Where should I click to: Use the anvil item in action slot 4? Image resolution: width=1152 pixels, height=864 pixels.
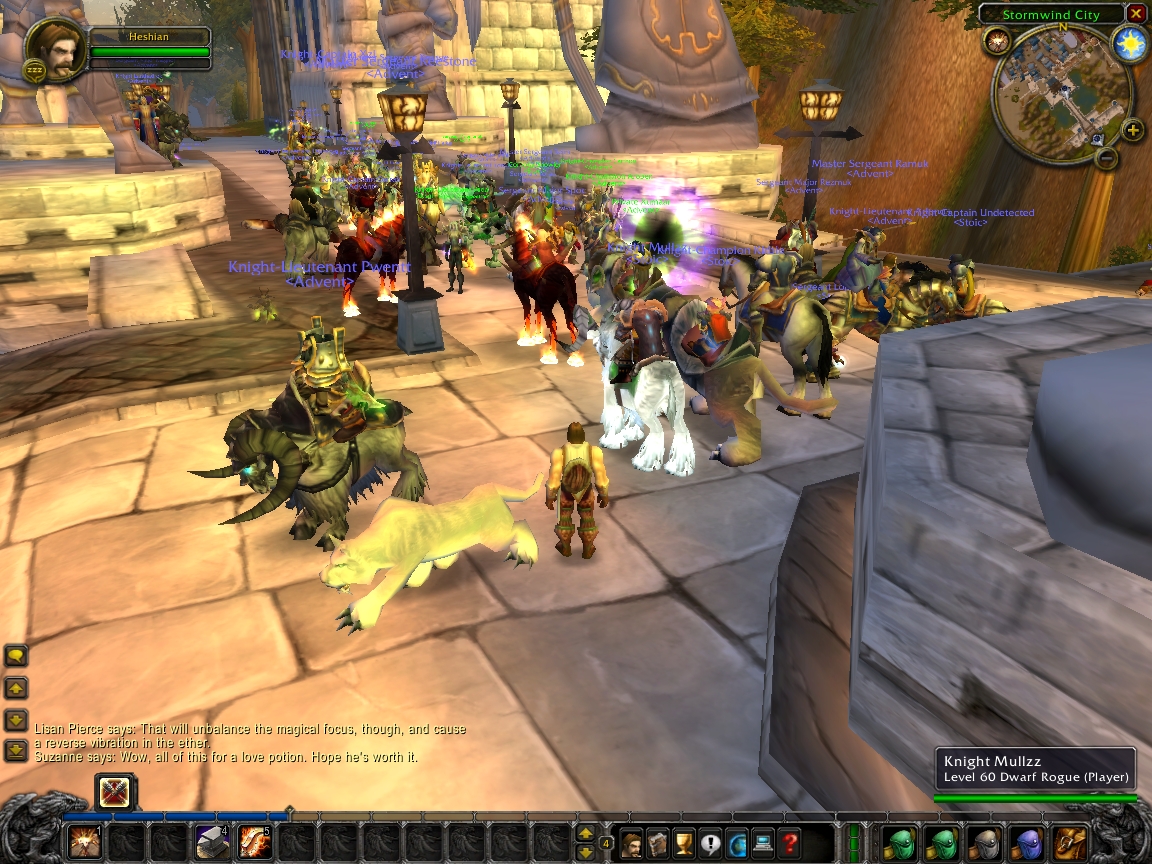click(x=212, y=842)
